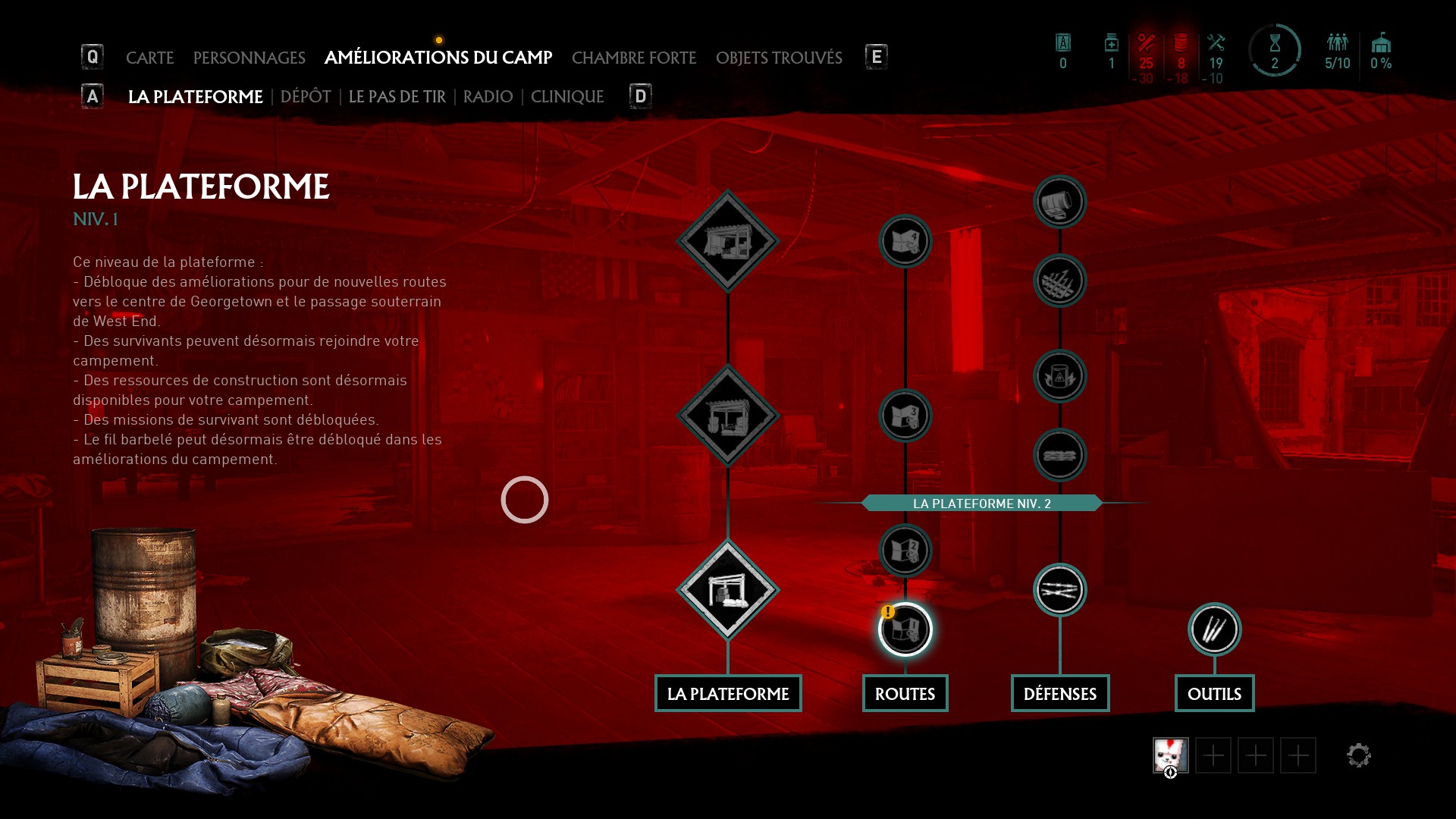Select the Améliorations du camp tab

coord(438,58)
